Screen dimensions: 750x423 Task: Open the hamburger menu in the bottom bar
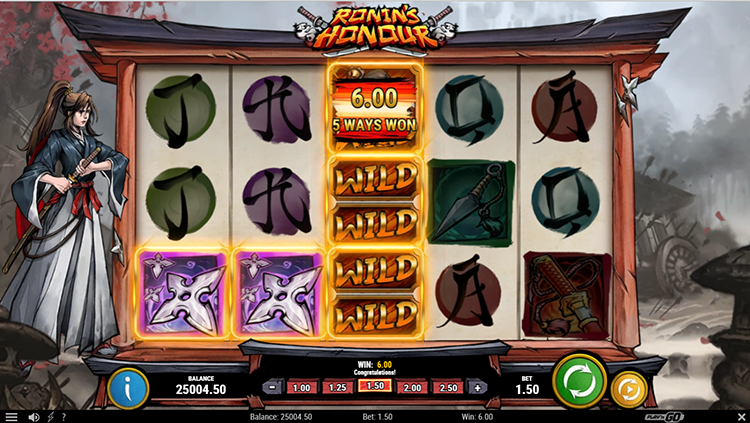pyautogui.click(x=11, y=416)
